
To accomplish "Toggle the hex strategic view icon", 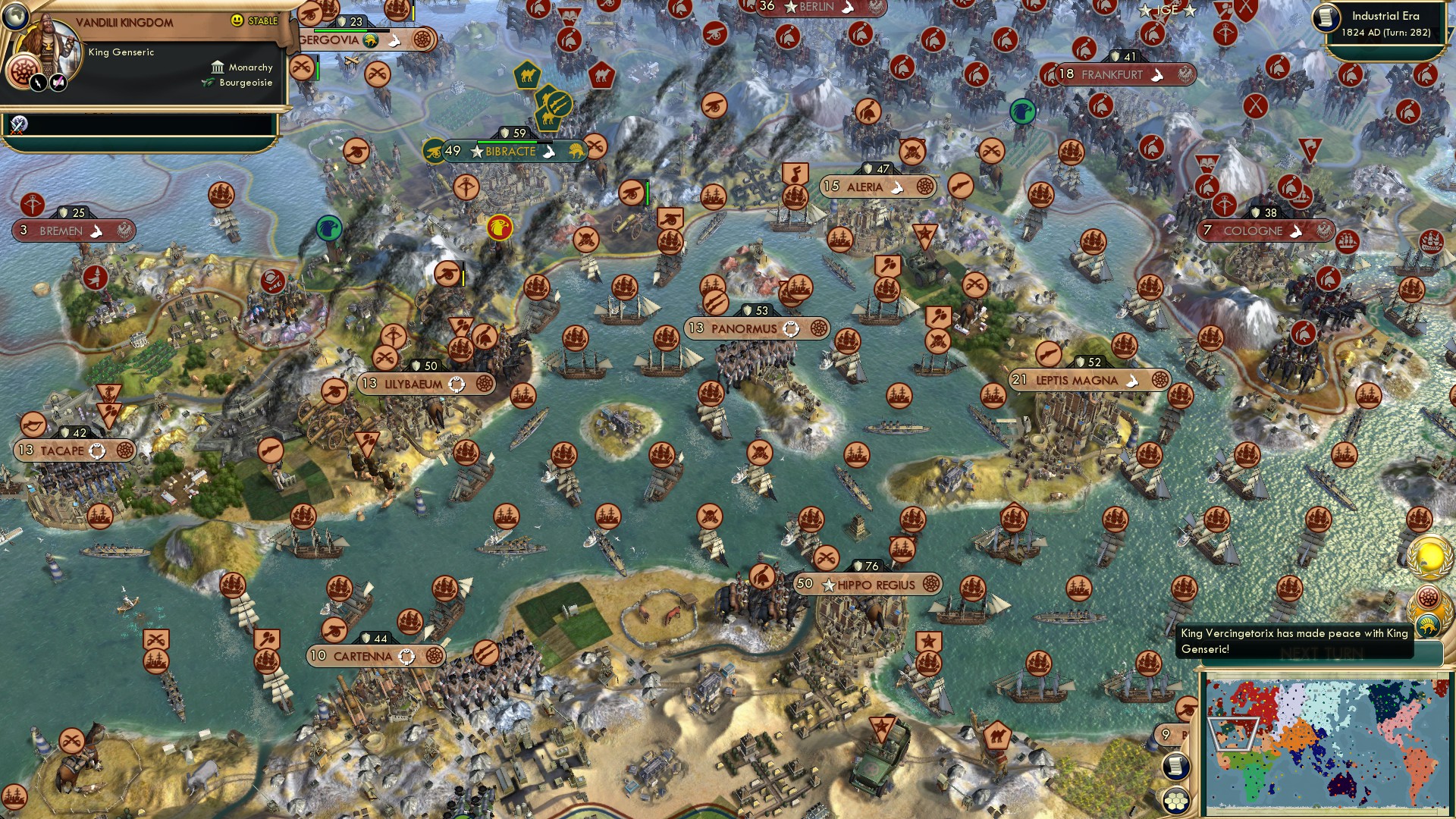I will point(1176,799).
